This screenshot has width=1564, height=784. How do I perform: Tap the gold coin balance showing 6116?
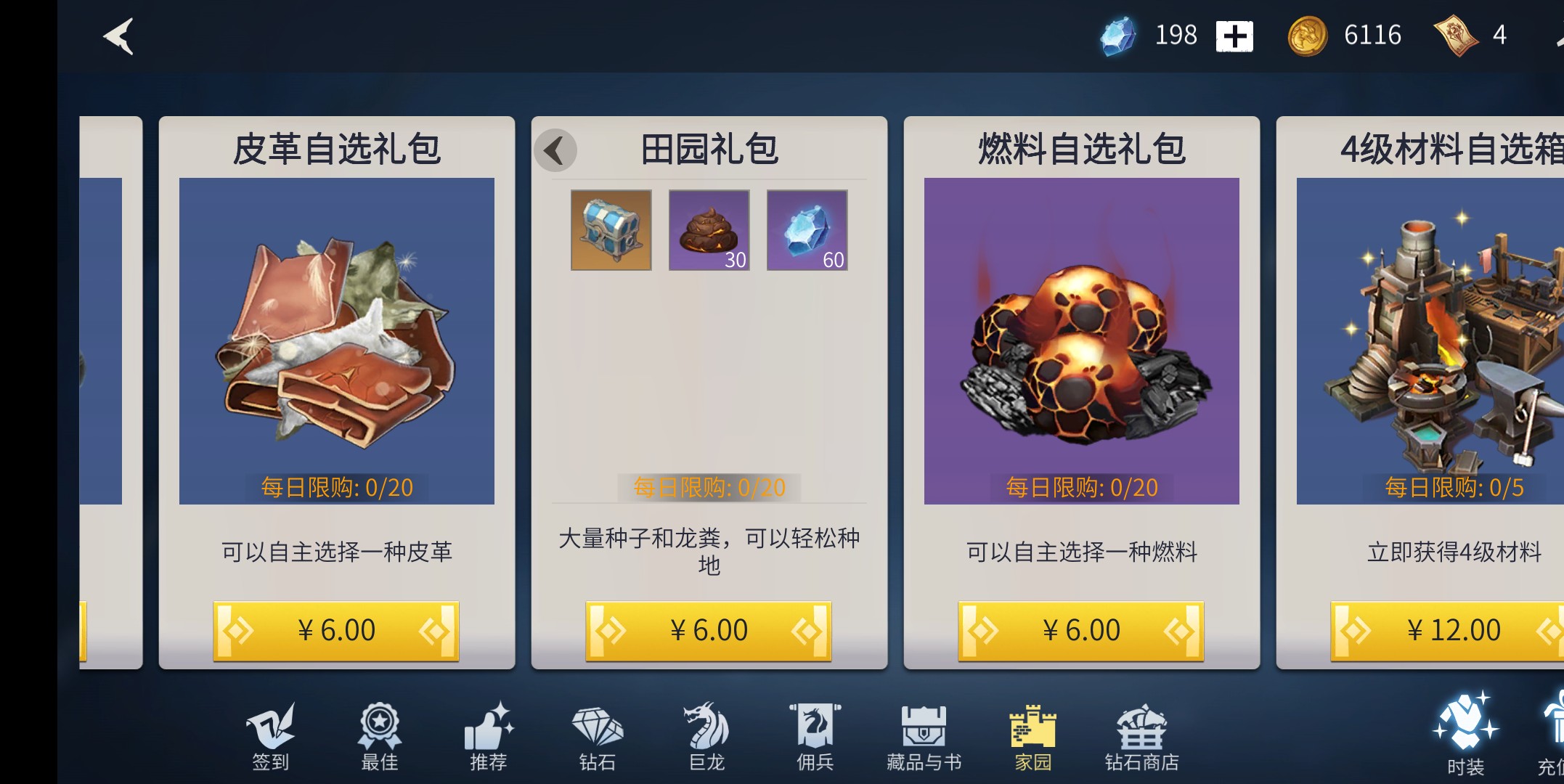[1347, 35]
